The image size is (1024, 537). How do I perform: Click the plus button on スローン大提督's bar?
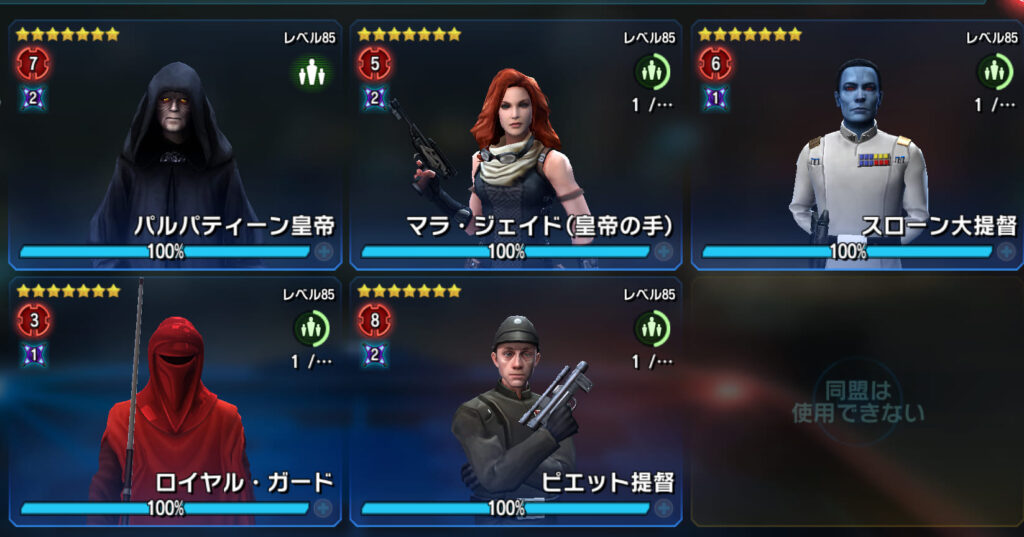pyautogui.click(x=1004, y=252)
